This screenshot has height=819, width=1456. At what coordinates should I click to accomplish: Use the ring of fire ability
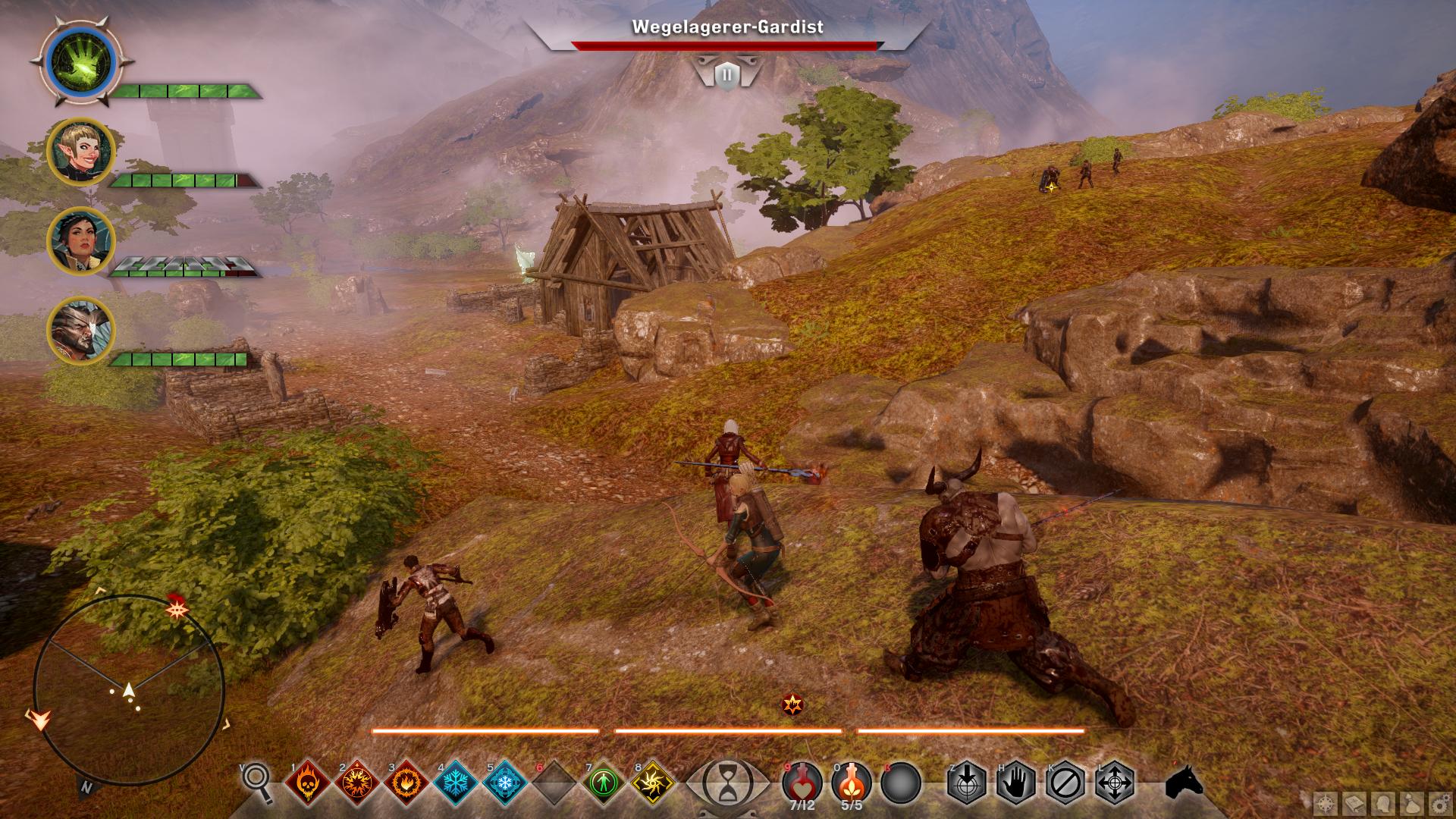[406, 782]
